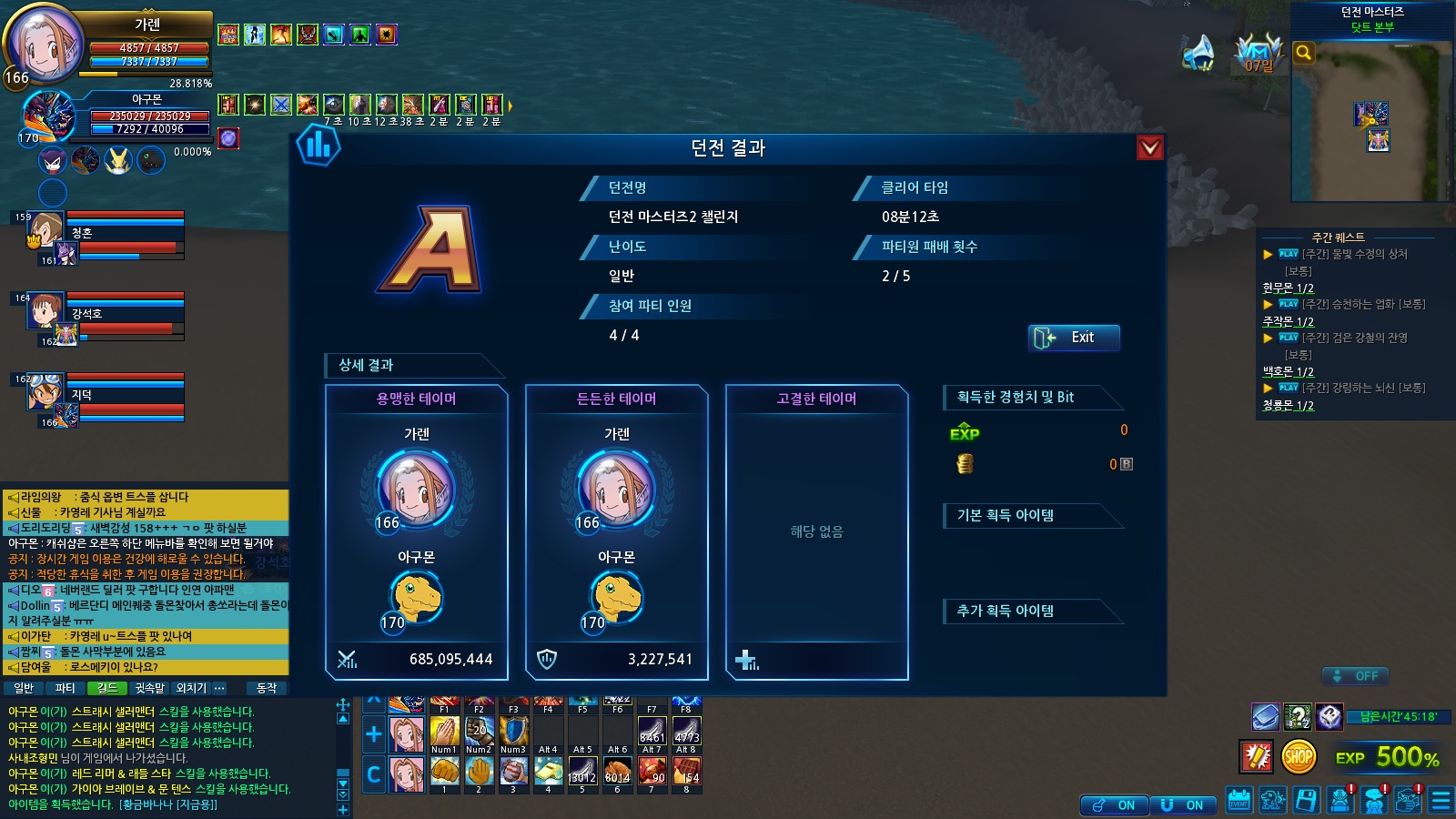Click the minimap magnifier zoom button
The width and height of the screenshot is (1456, 819).
click(x=1304, y=53)
